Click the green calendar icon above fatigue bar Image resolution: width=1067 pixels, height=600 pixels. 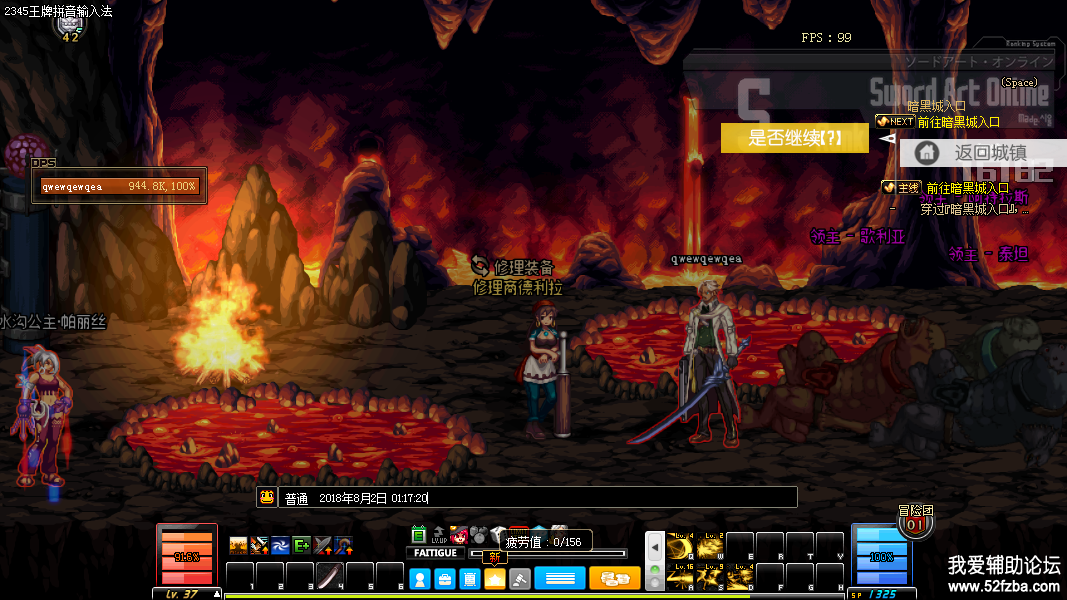click(419, 535)
